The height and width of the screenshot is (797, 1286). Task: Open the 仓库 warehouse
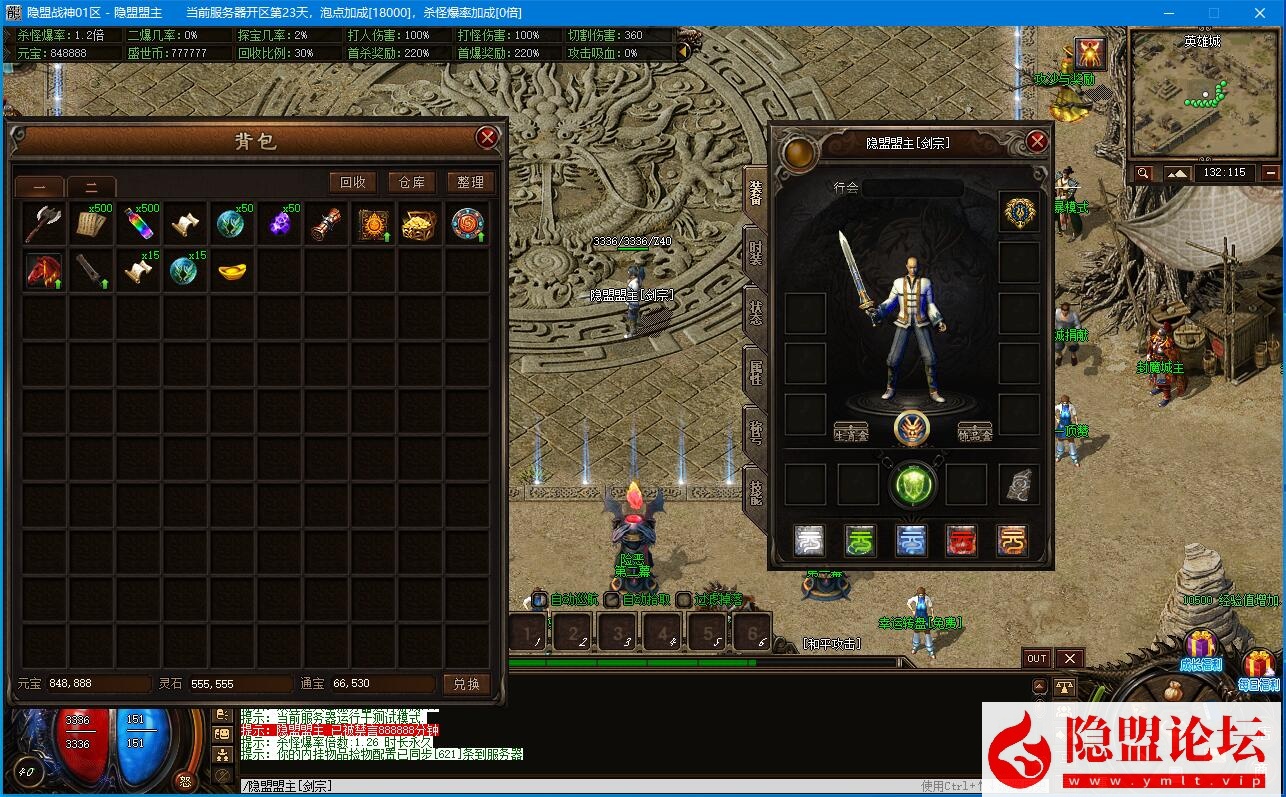click(412, 182)
